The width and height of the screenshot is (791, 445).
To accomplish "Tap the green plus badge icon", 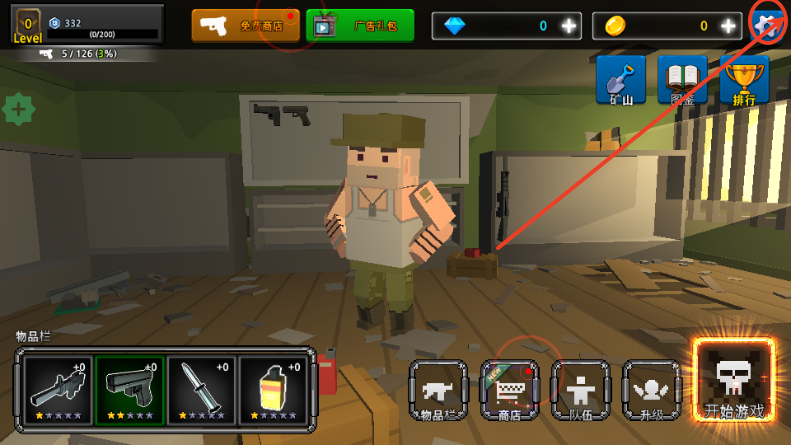I will click(19, 108).
